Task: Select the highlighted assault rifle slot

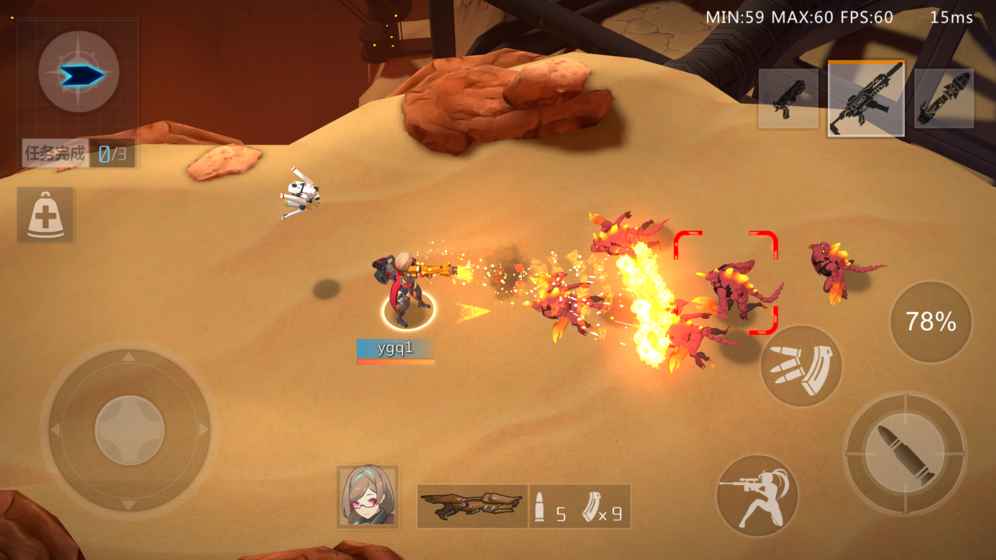Action: [x=866, y=98]
